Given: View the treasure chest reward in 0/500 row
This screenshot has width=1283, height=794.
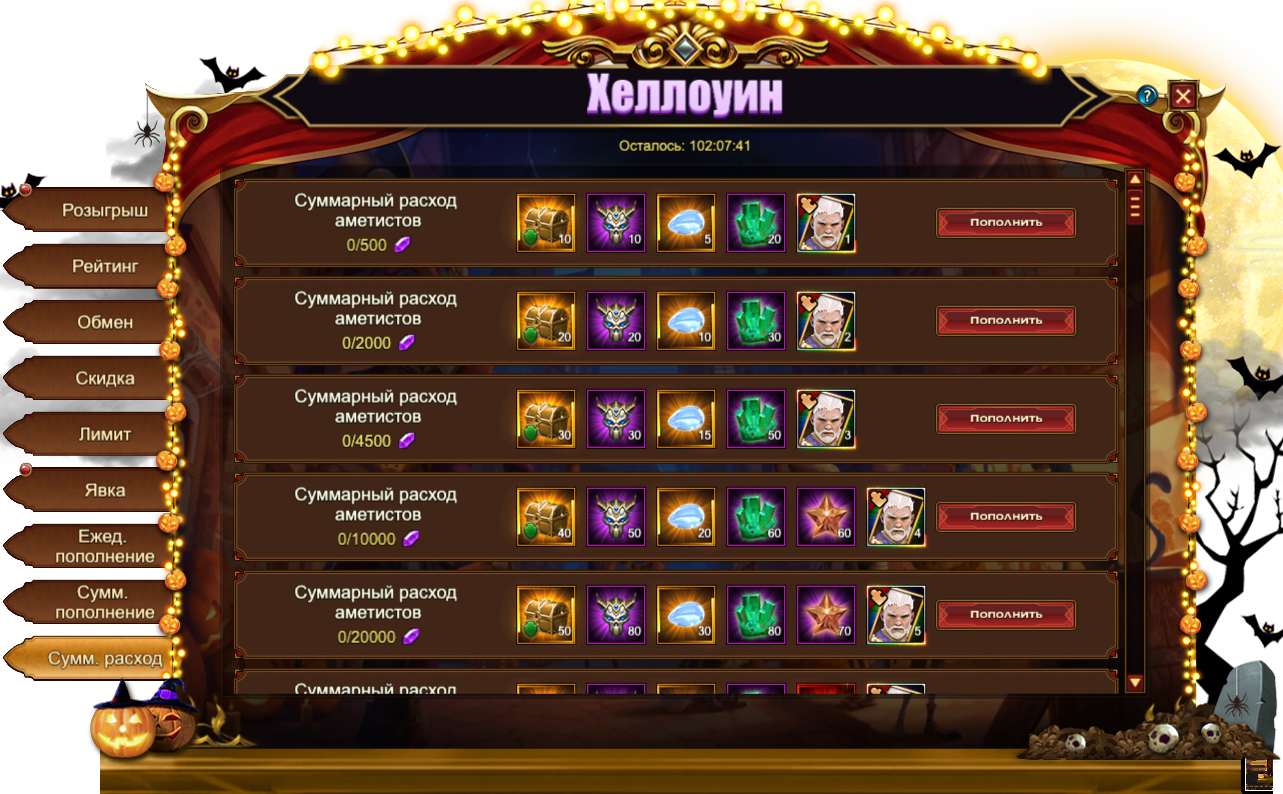Looking at the screenshot, I should click(546, 223).
